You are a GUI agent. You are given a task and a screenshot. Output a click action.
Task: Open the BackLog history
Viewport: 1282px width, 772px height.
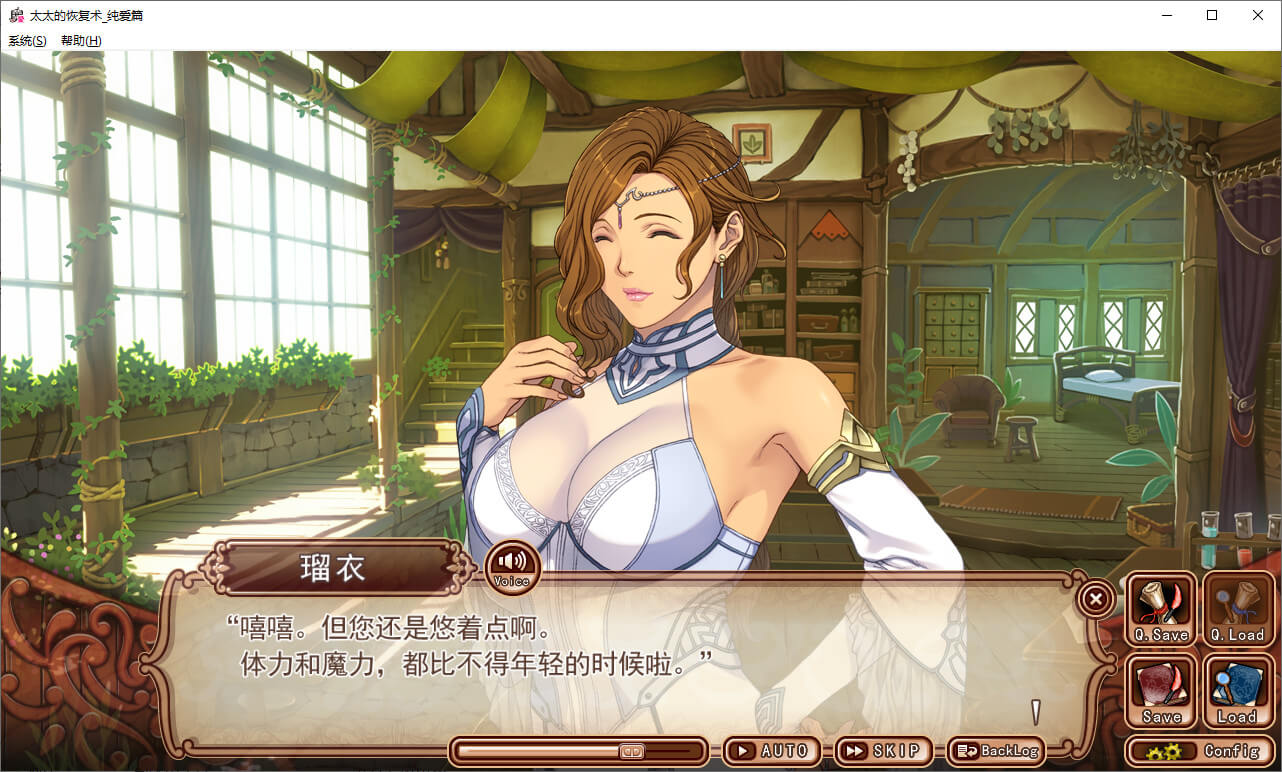coord(994,751)
